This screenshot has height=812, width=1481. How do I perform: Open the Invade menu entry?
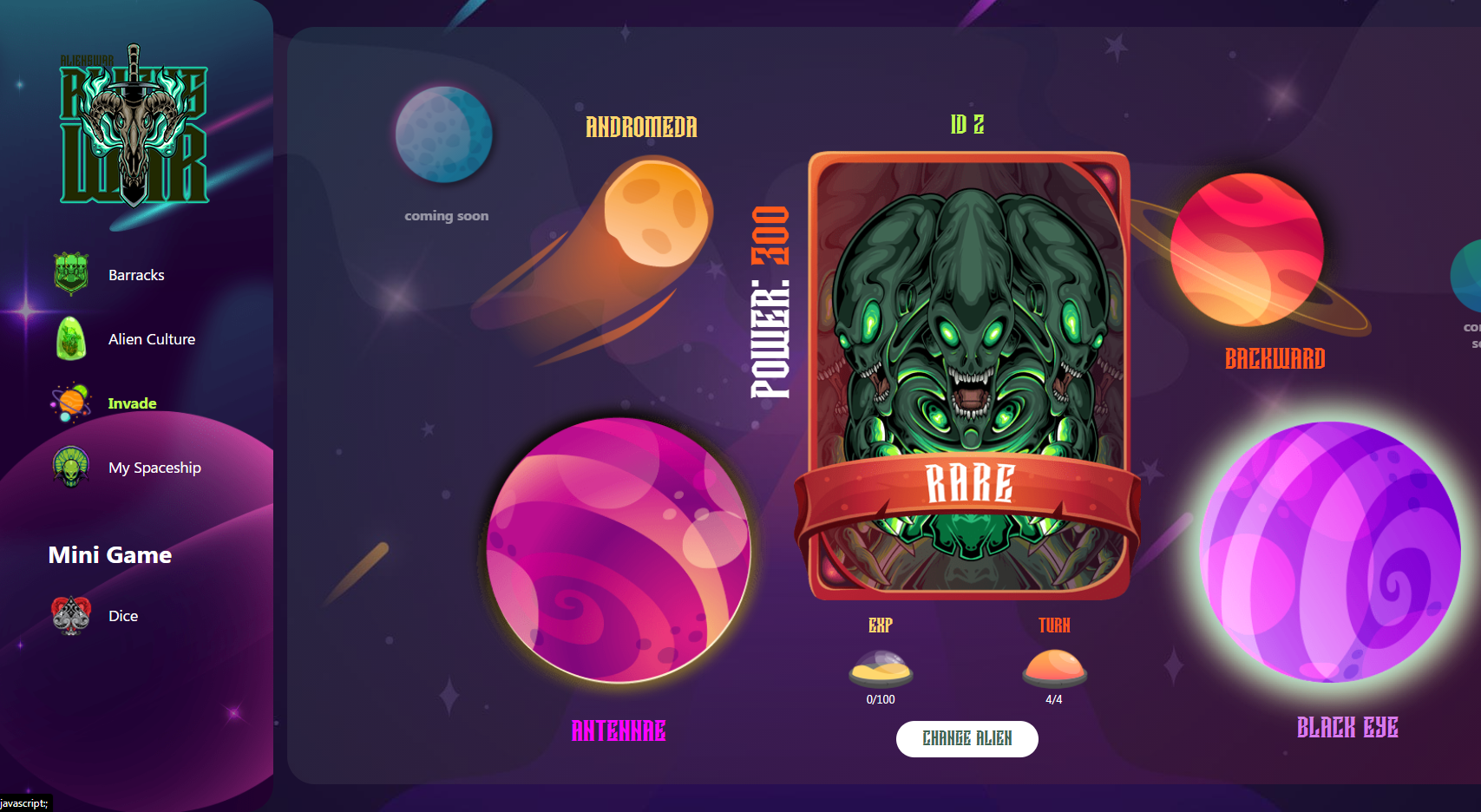(130, 403)
